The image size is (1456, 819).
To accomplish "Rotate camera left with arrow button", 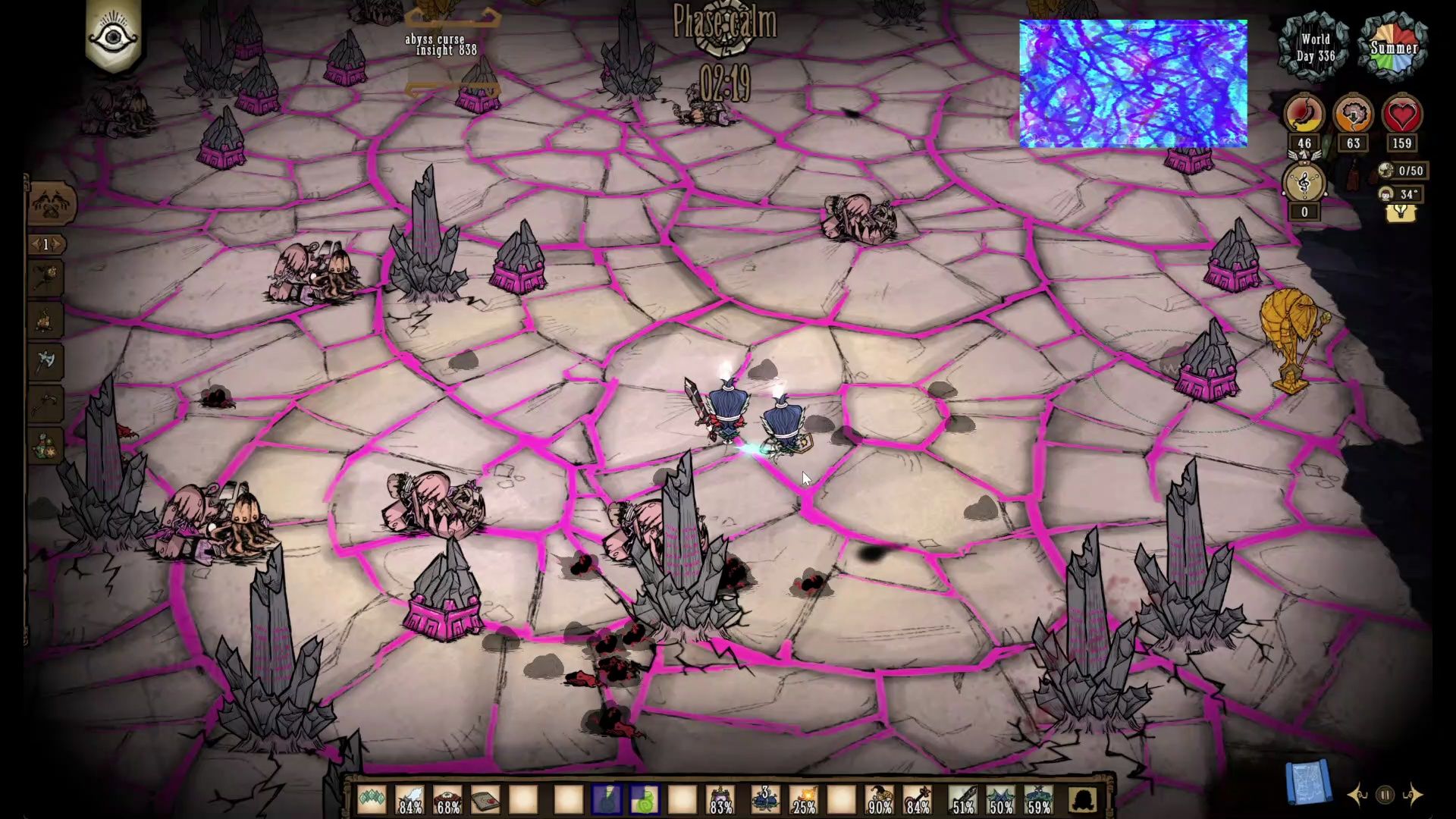I will [1357, 795].
